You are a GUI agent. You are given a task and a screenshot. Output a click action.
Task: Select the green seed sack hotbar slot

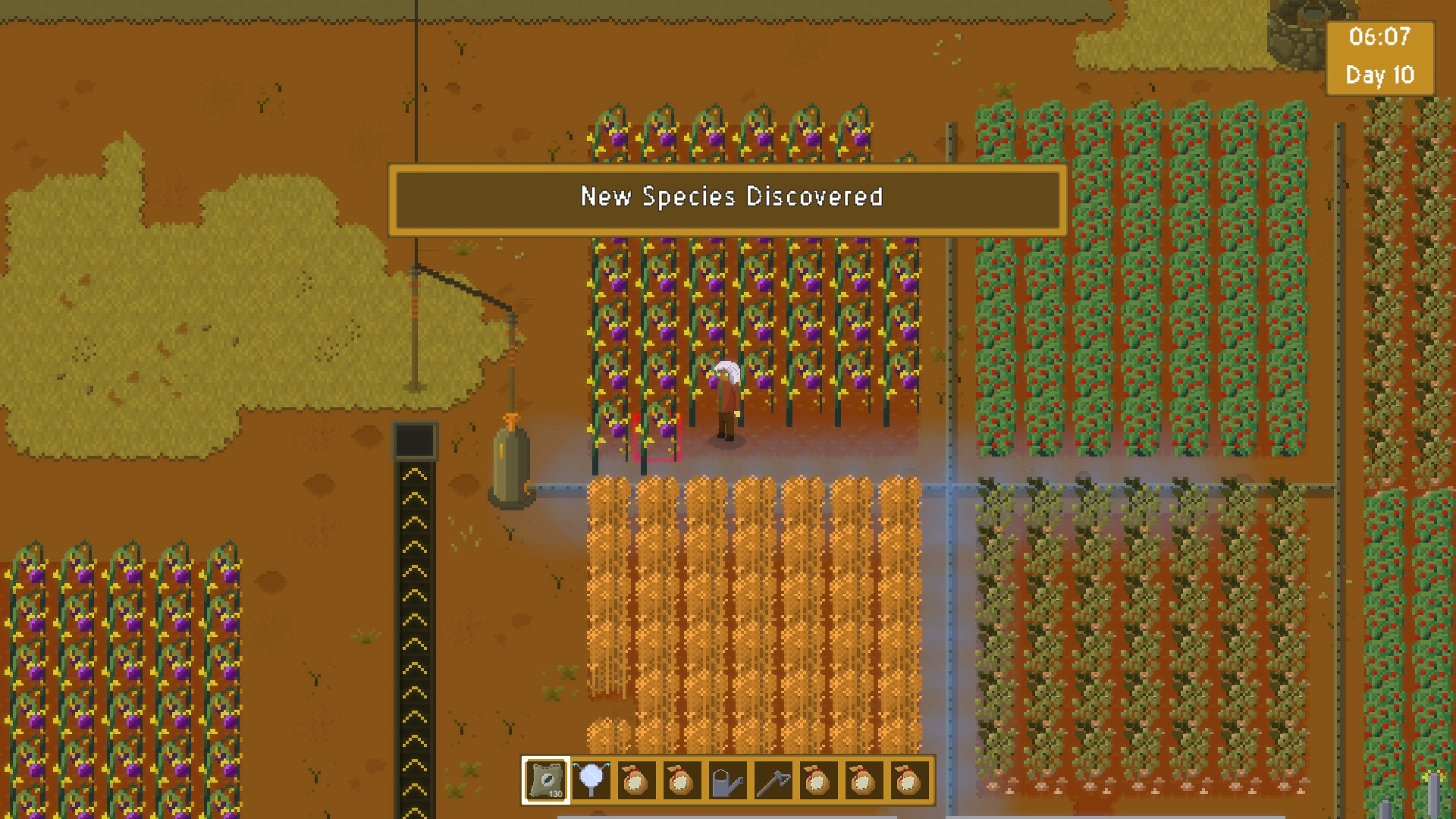(546, 780)
